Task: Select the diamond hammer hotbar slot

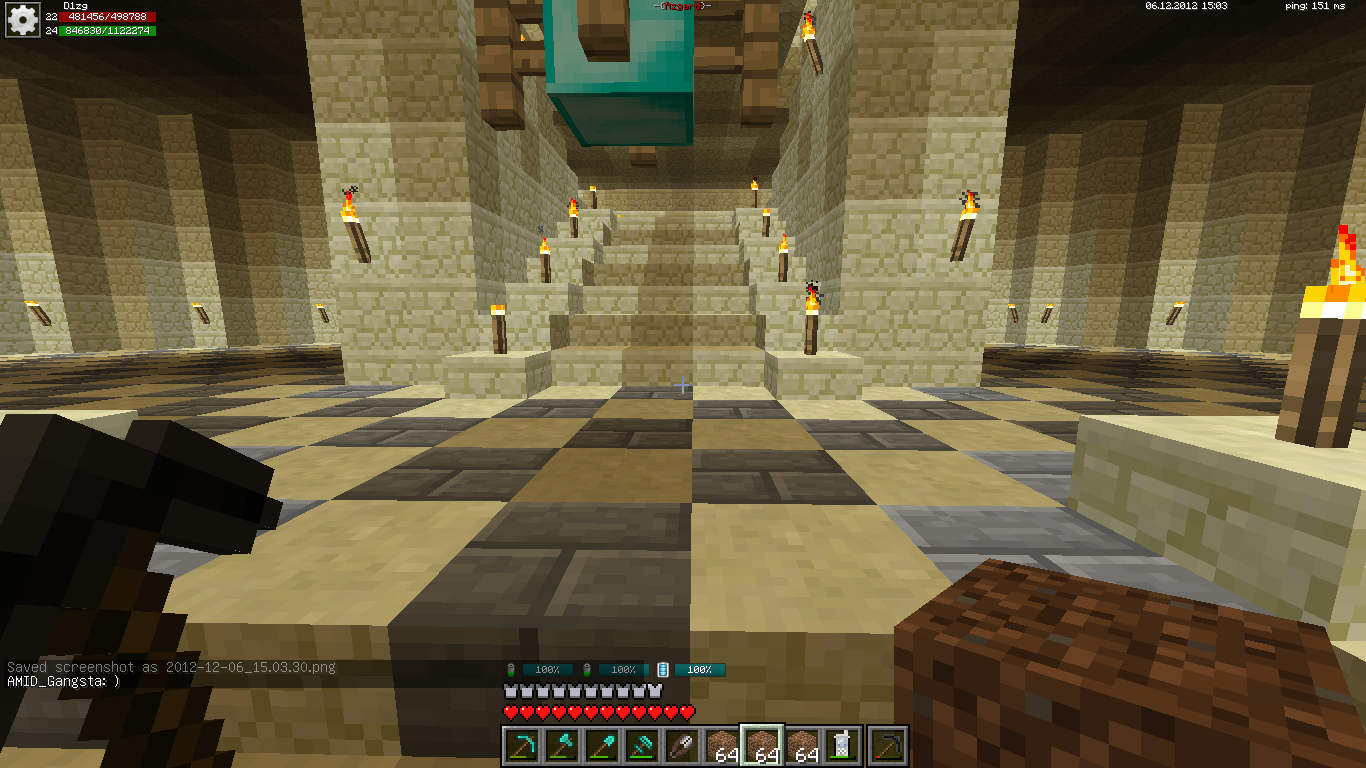Action: tap(640, 745)
